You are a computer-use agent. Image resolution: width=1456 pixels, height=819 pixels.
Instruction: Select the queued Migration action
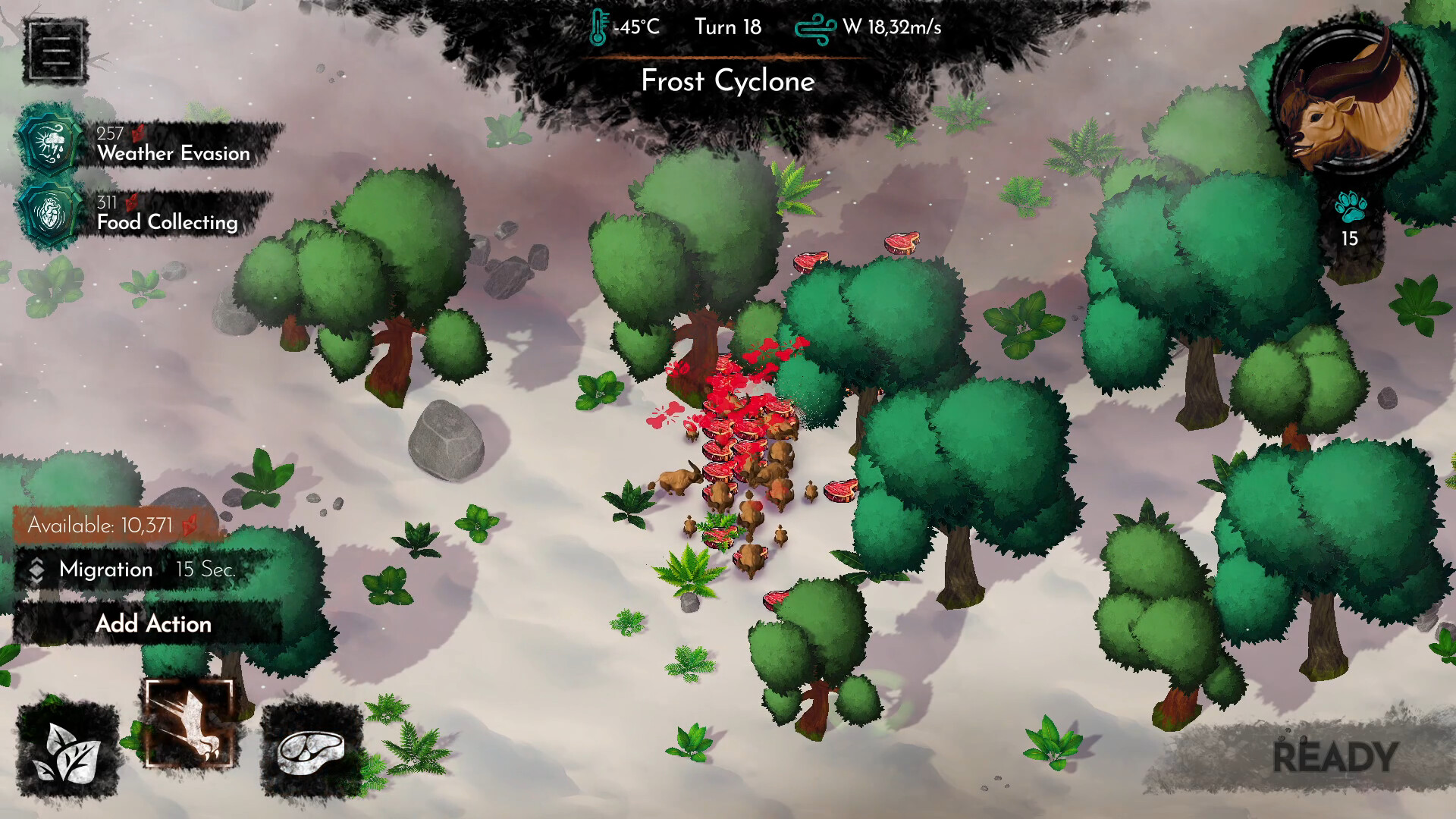tap(106, 570)
